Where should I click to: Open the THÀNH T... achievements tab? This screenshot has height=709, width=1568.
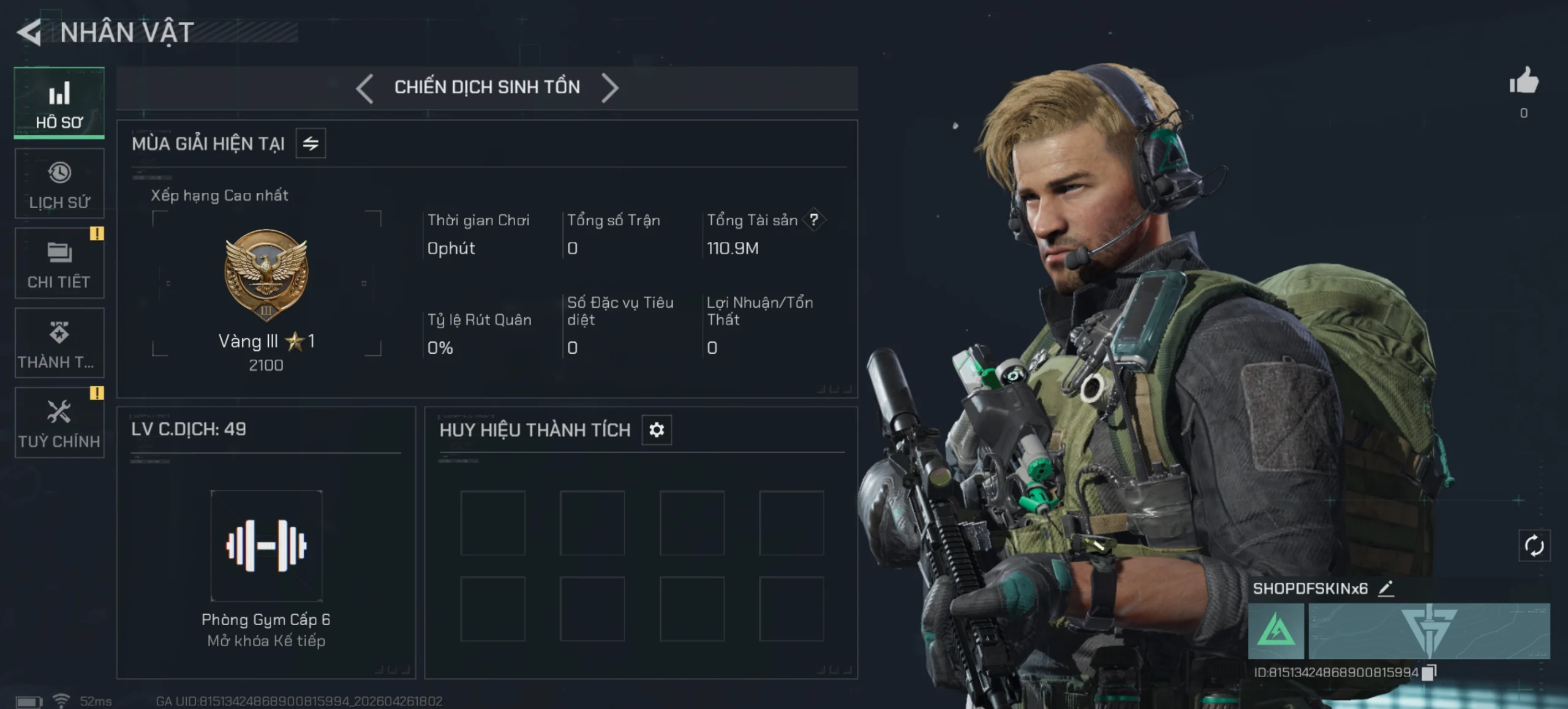coord(59,343)
